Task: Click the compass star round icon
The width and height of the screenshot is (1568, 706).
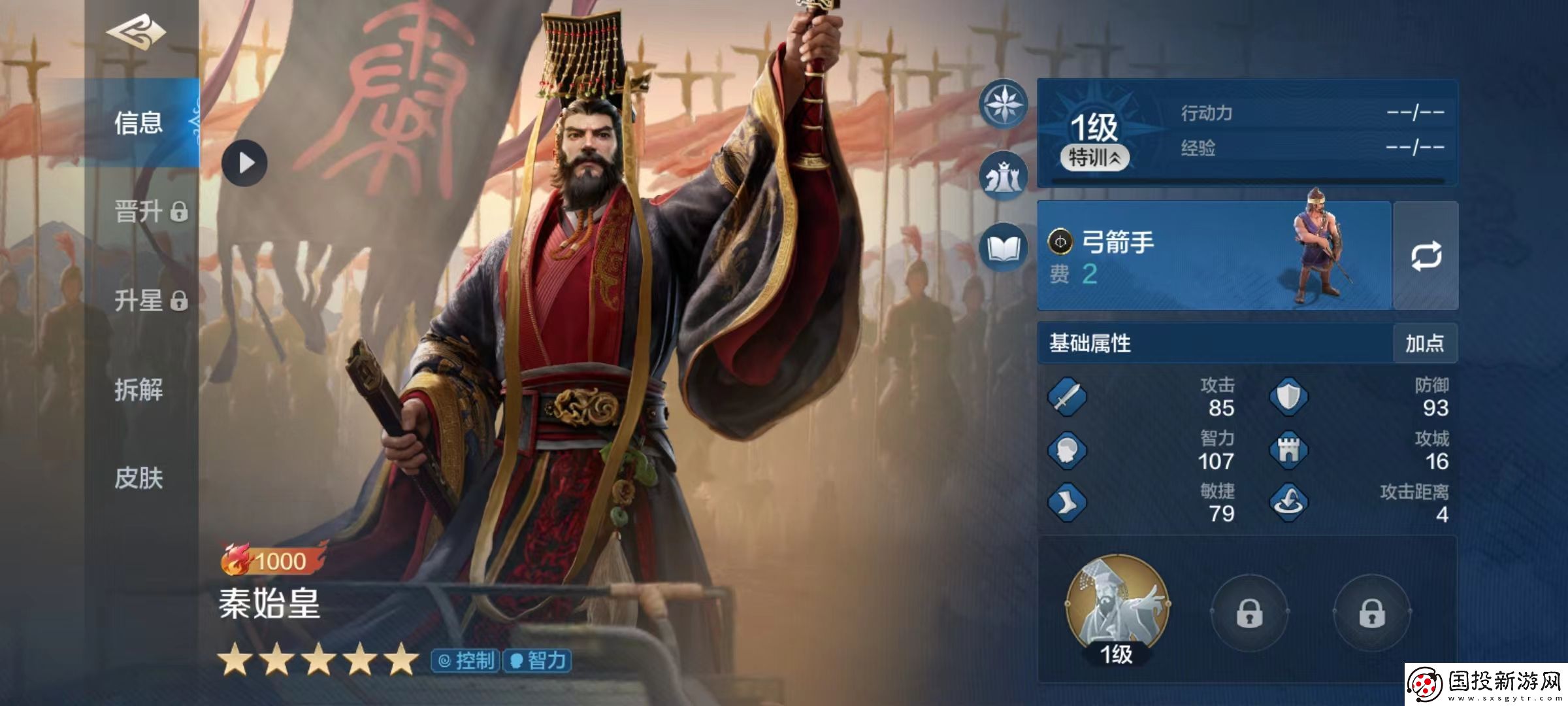Action: pos(1003,103)
